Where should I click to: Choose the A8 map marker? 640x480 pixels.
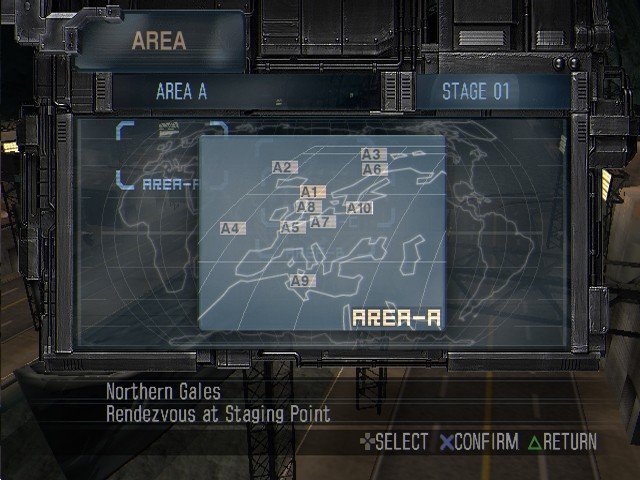pyautogui.click(x=307, y=207)
